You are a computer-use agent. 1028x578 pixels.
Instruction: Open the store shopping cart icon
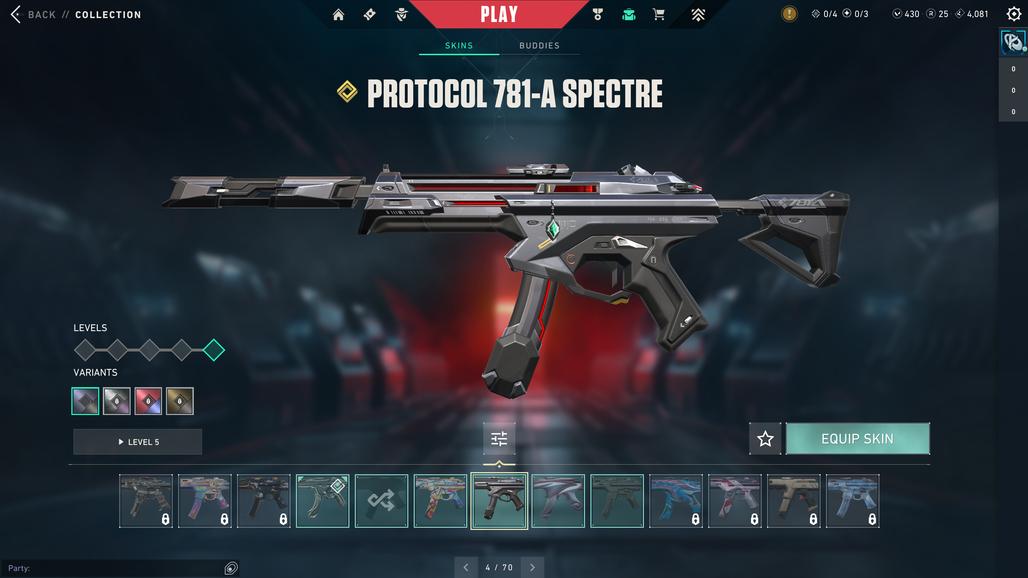pos(658,15)
